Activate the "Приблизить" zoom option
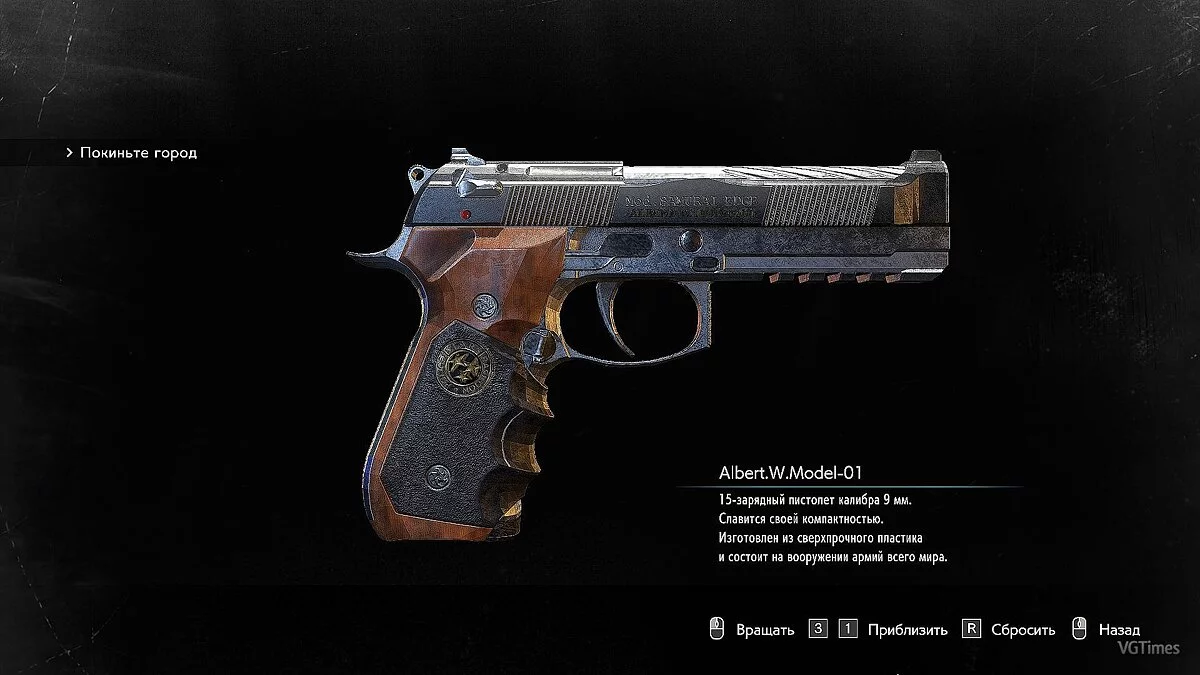The height and width of the screenshot is (675, 1200). point(907,630)
